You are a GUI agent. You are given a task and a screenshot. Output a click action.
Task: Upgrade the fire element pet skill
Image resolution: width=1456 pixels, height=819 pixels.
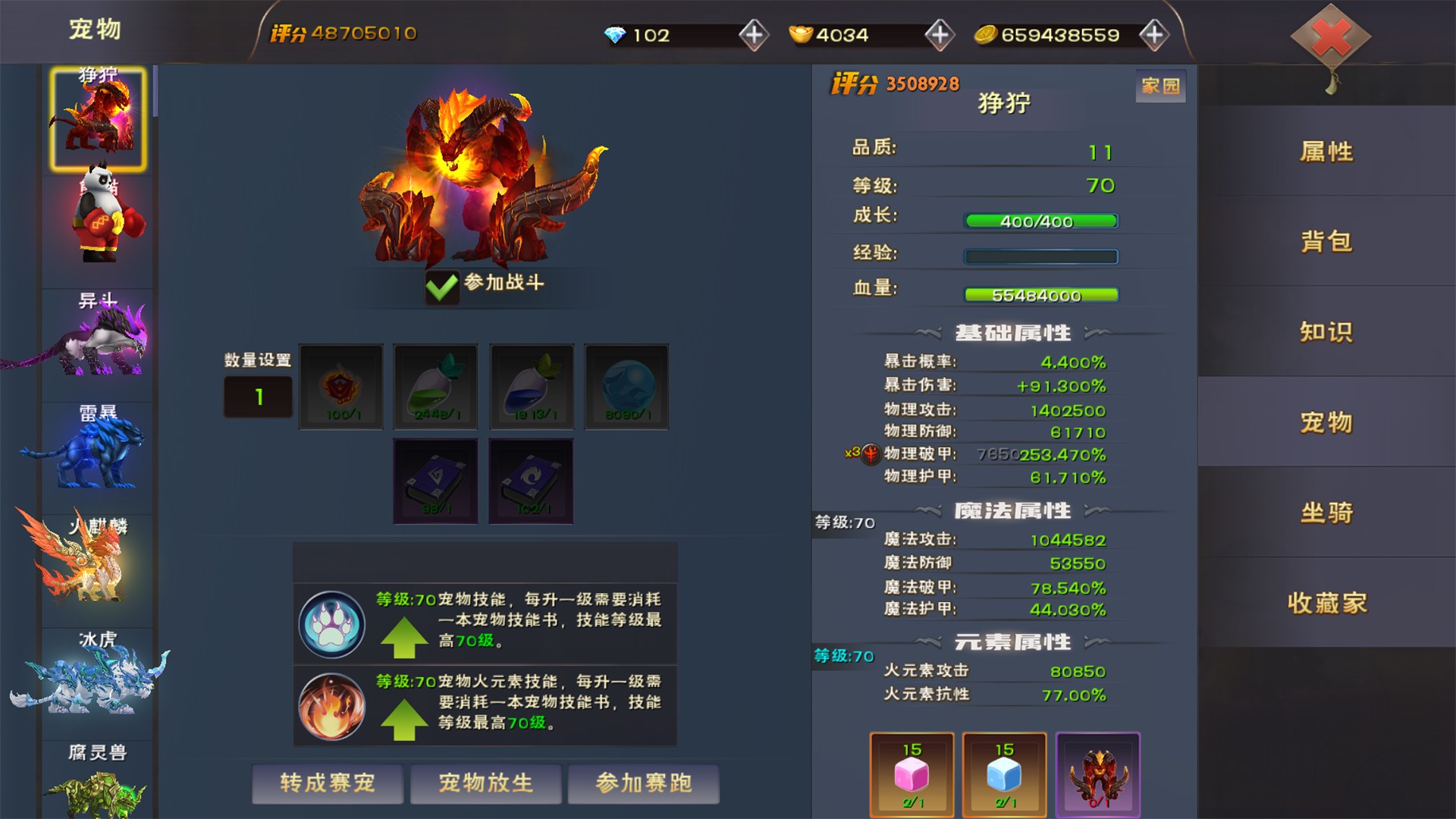coord(404,719)
